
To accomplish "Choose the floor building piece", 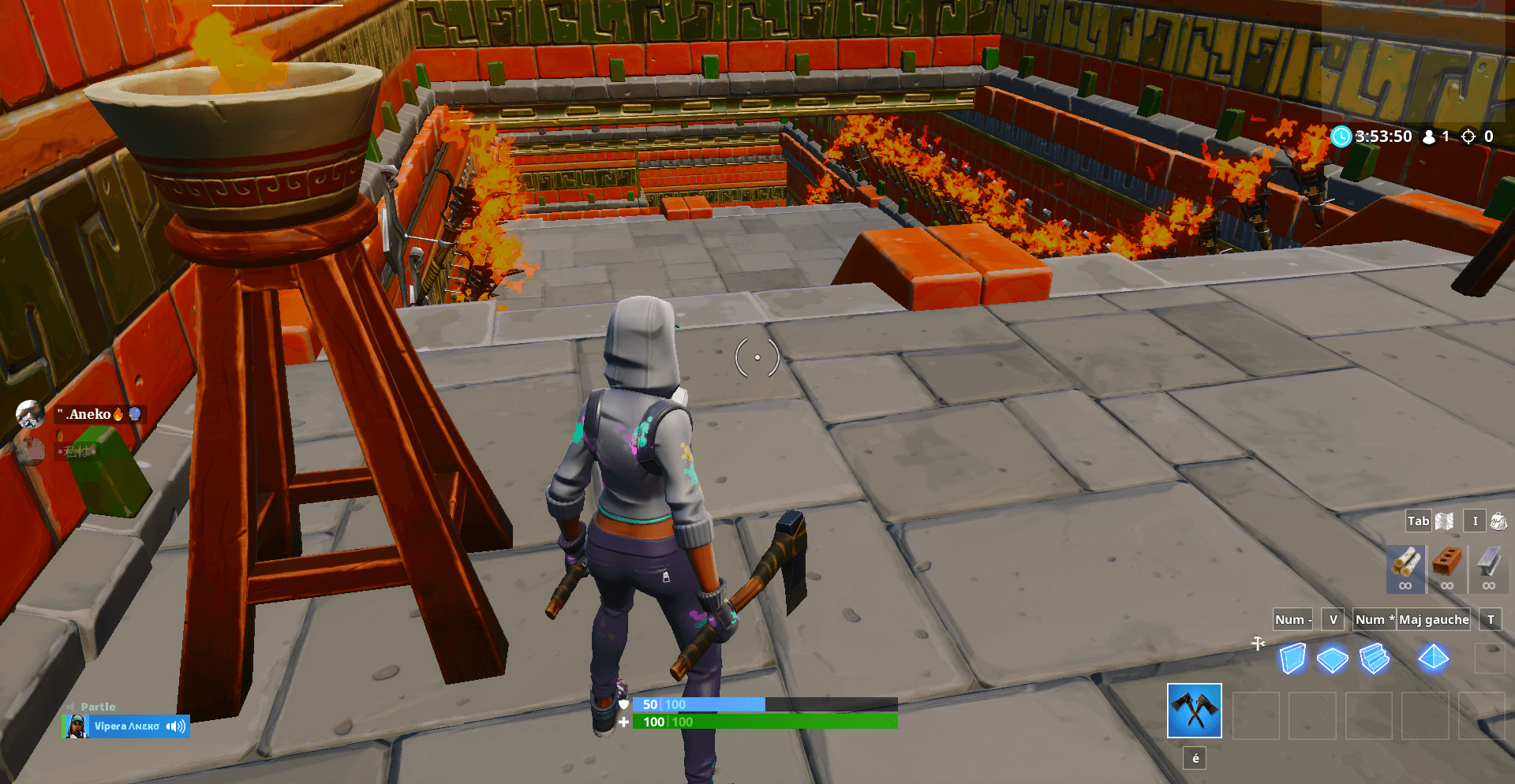I will click(1332, 659).
